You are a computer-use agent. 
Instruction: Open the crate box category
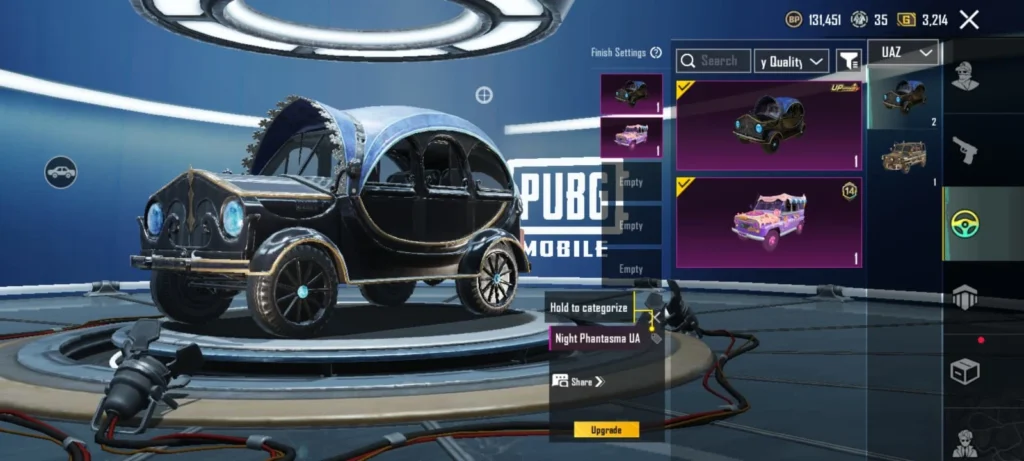click(965, 371)
